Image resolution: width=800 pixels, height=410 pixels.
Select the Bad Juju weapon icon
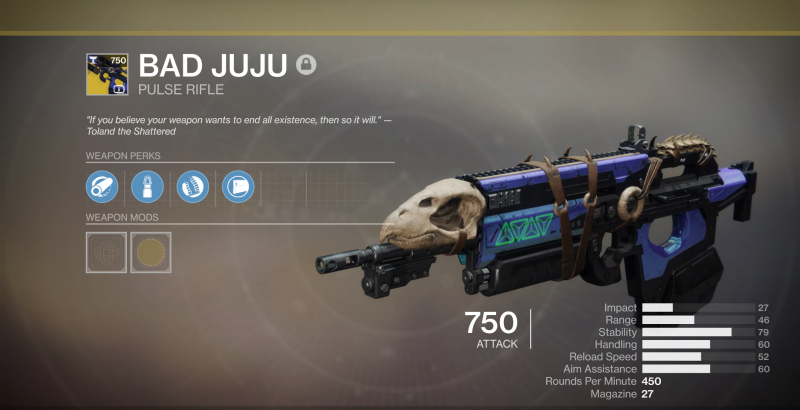tap(106, 74)
